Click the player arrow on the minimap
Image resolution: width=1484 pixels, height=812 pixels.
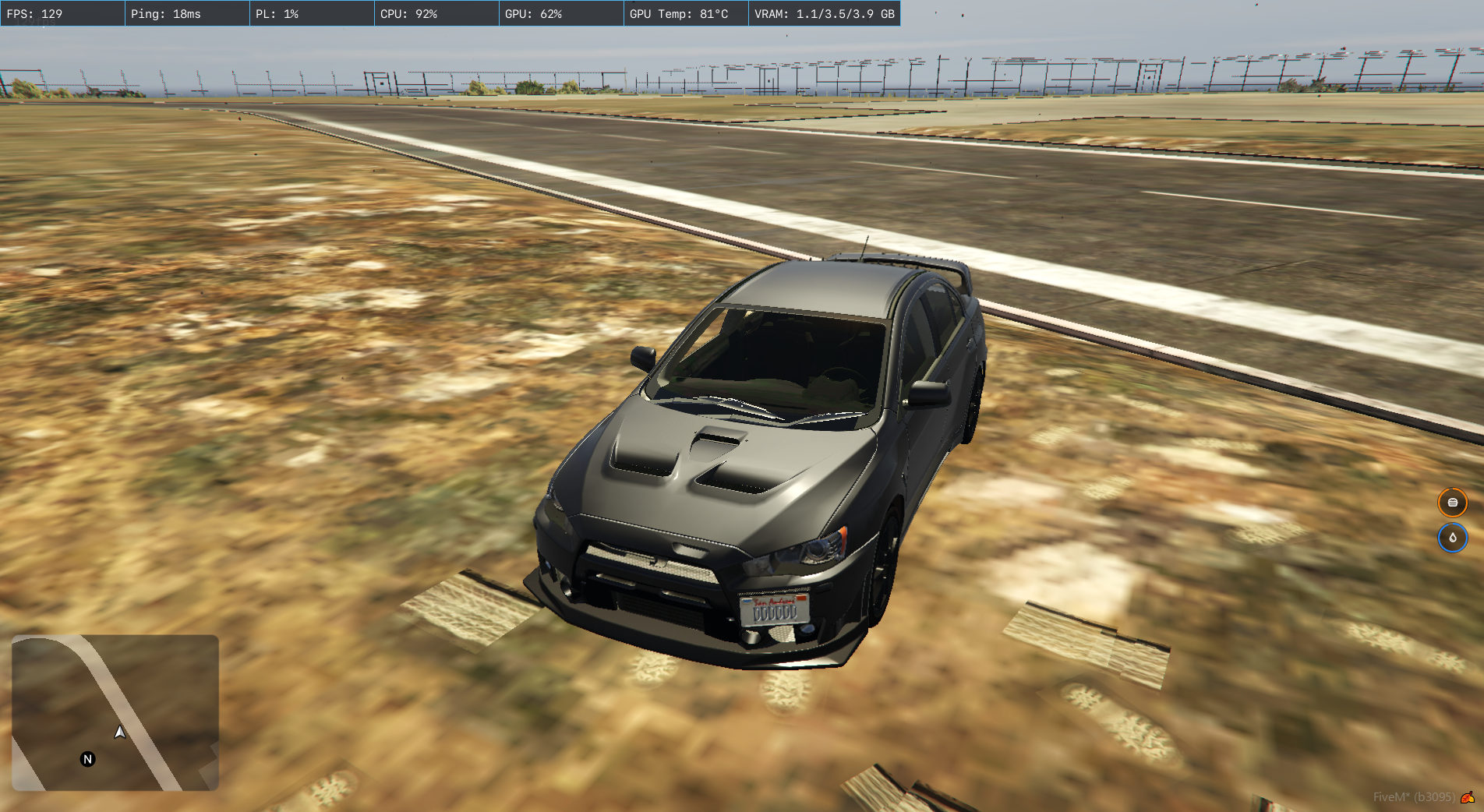point(120,732)
